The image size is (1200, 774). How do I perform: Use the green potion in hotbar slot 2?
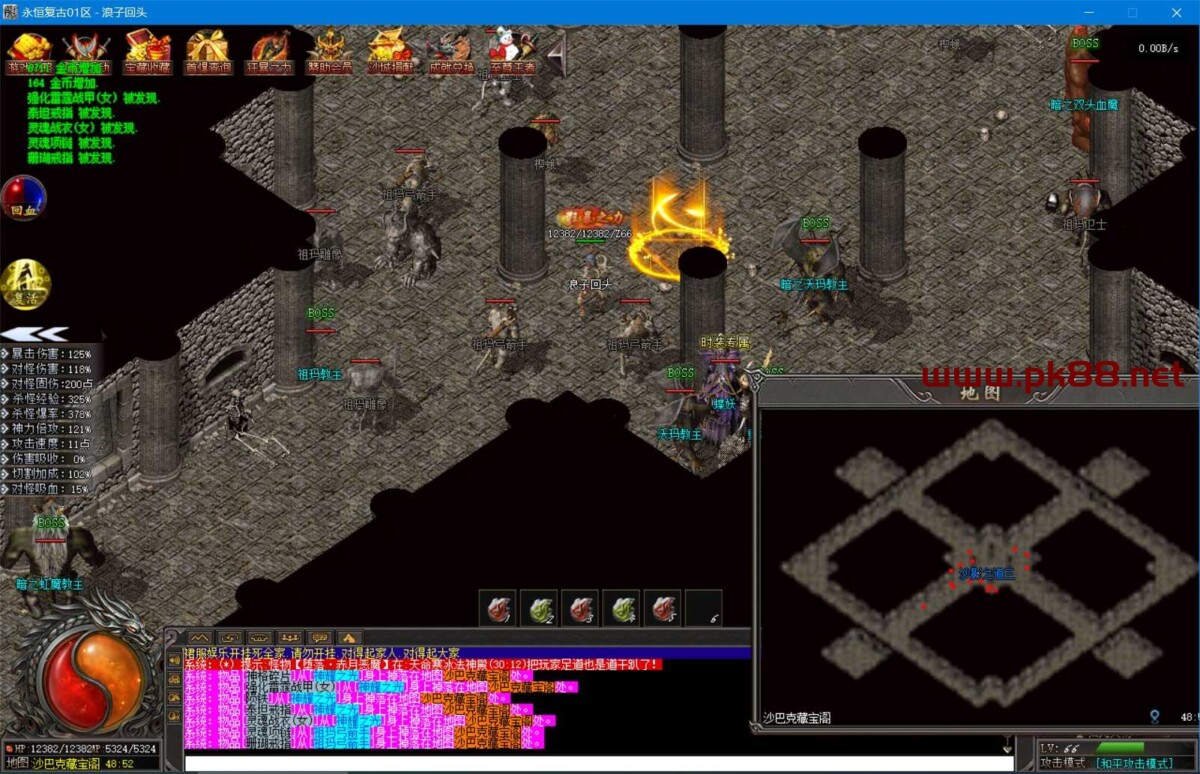click(539, 607)
